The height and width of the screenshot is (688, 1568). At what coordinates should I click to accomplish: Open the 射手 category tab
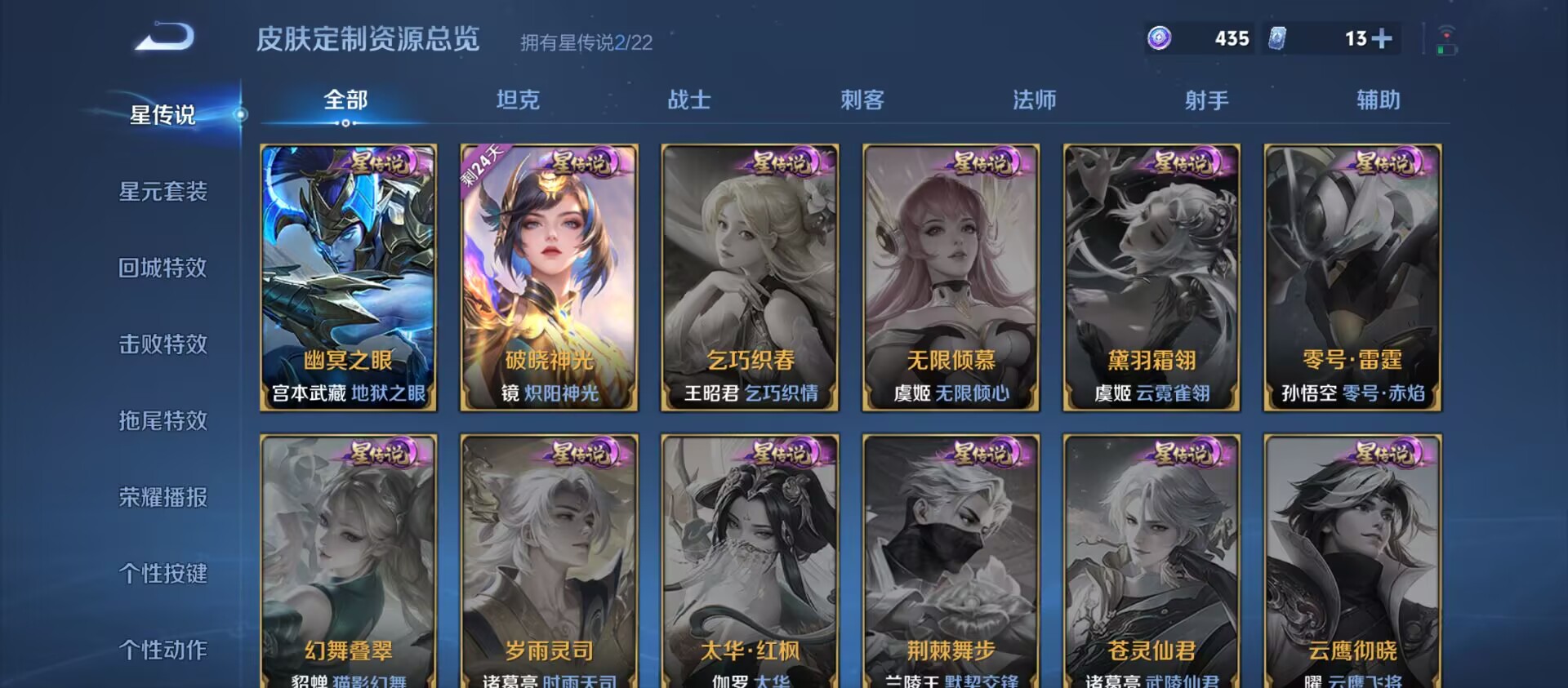(1206, 100)
